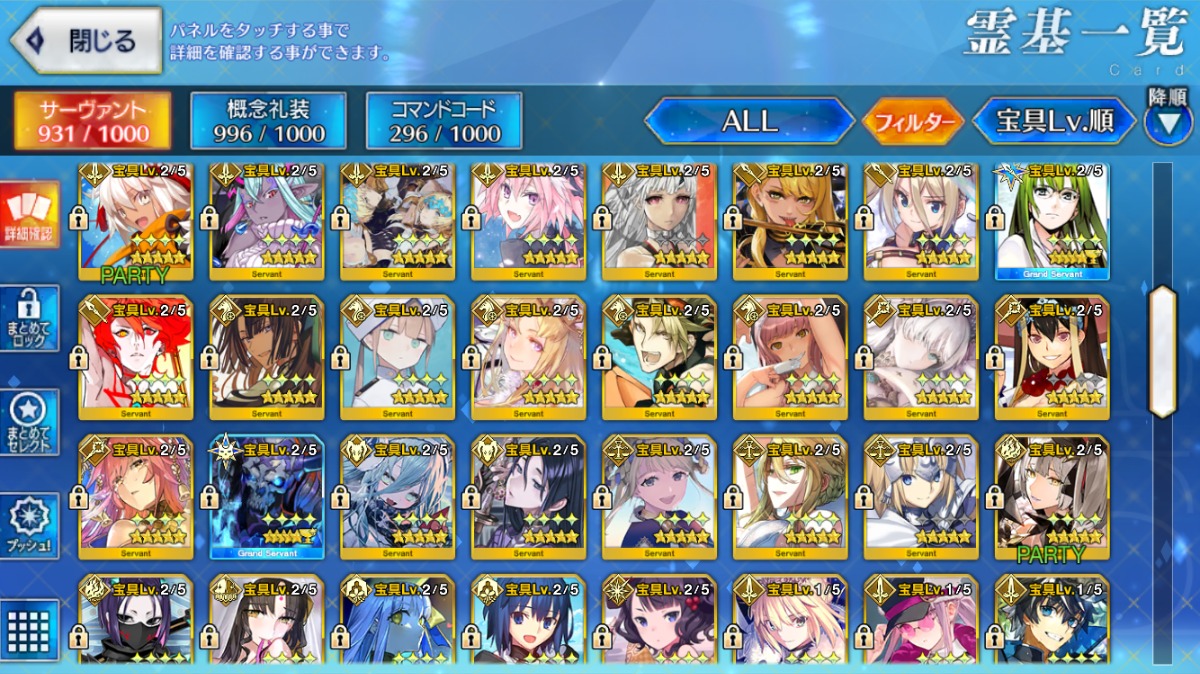Change grid layout with the grid icon

click(x=29, y=629)
